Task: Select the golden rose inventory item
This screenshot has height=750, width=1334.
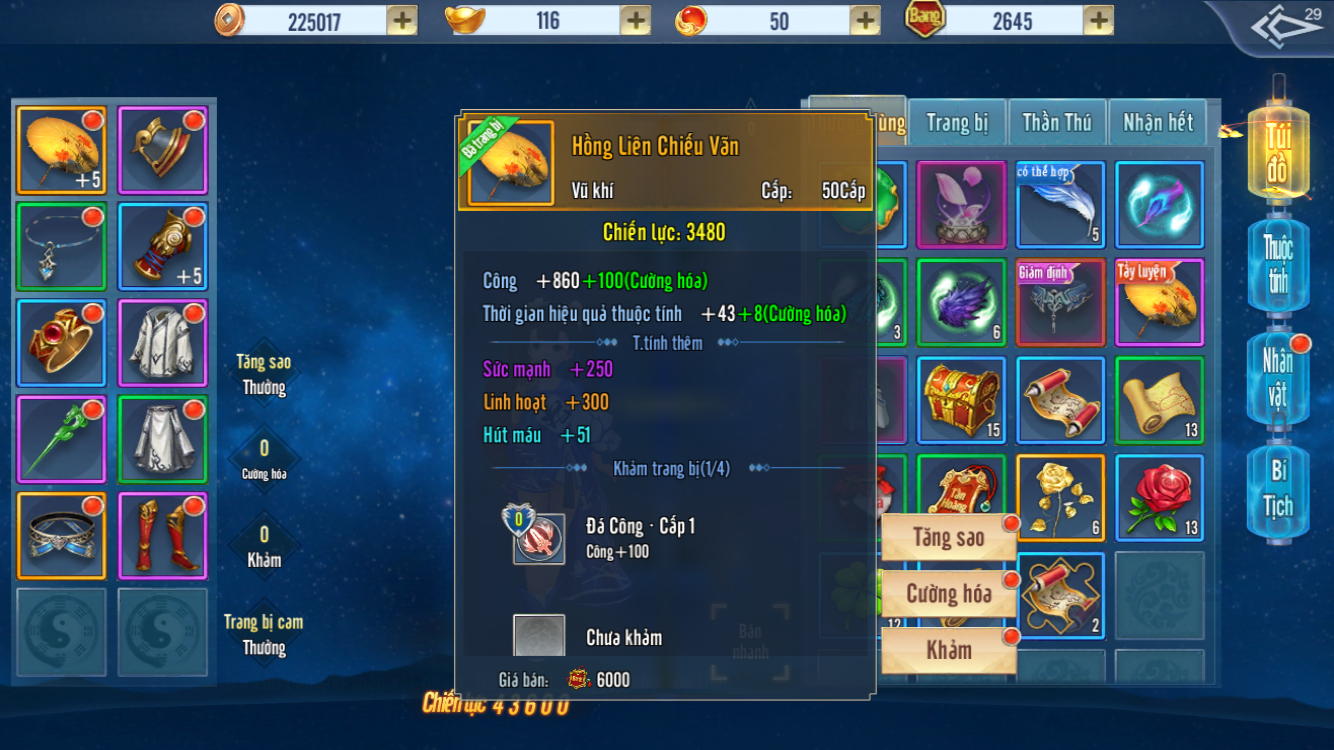Action: tap(1060, 498)
